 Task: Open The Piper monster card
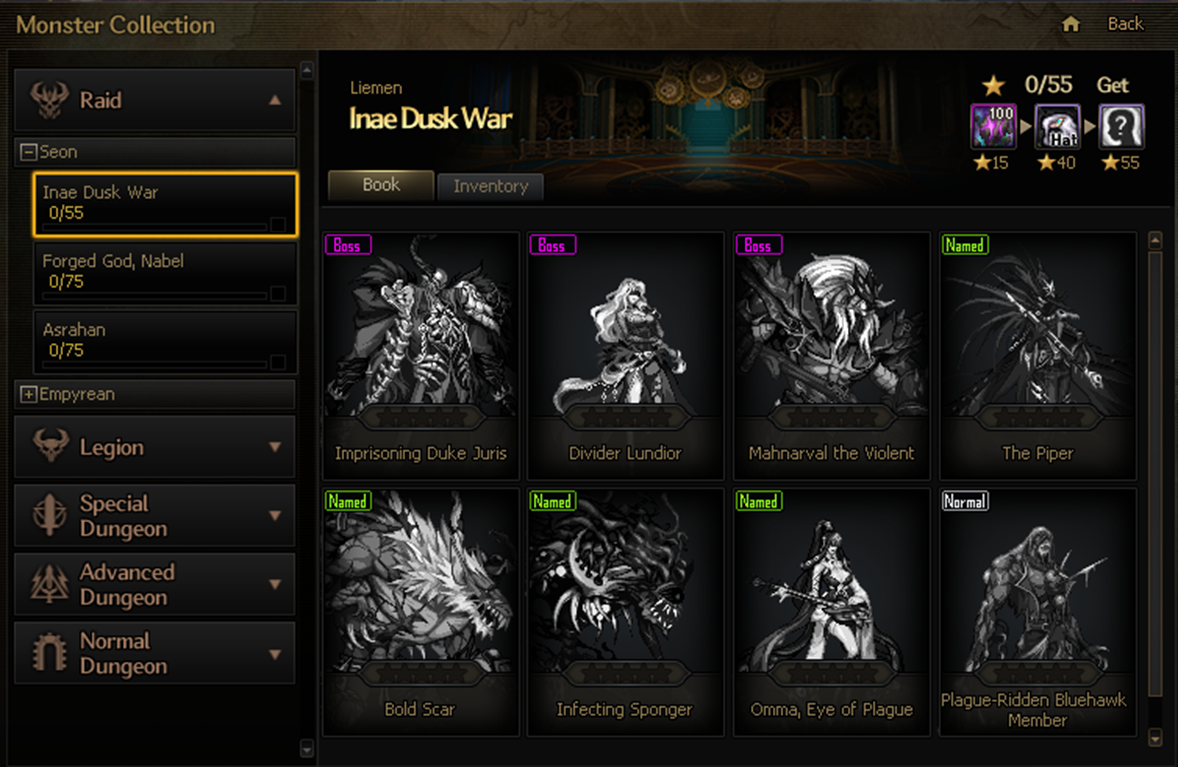pyautogui.click(x=1037, y=355)
